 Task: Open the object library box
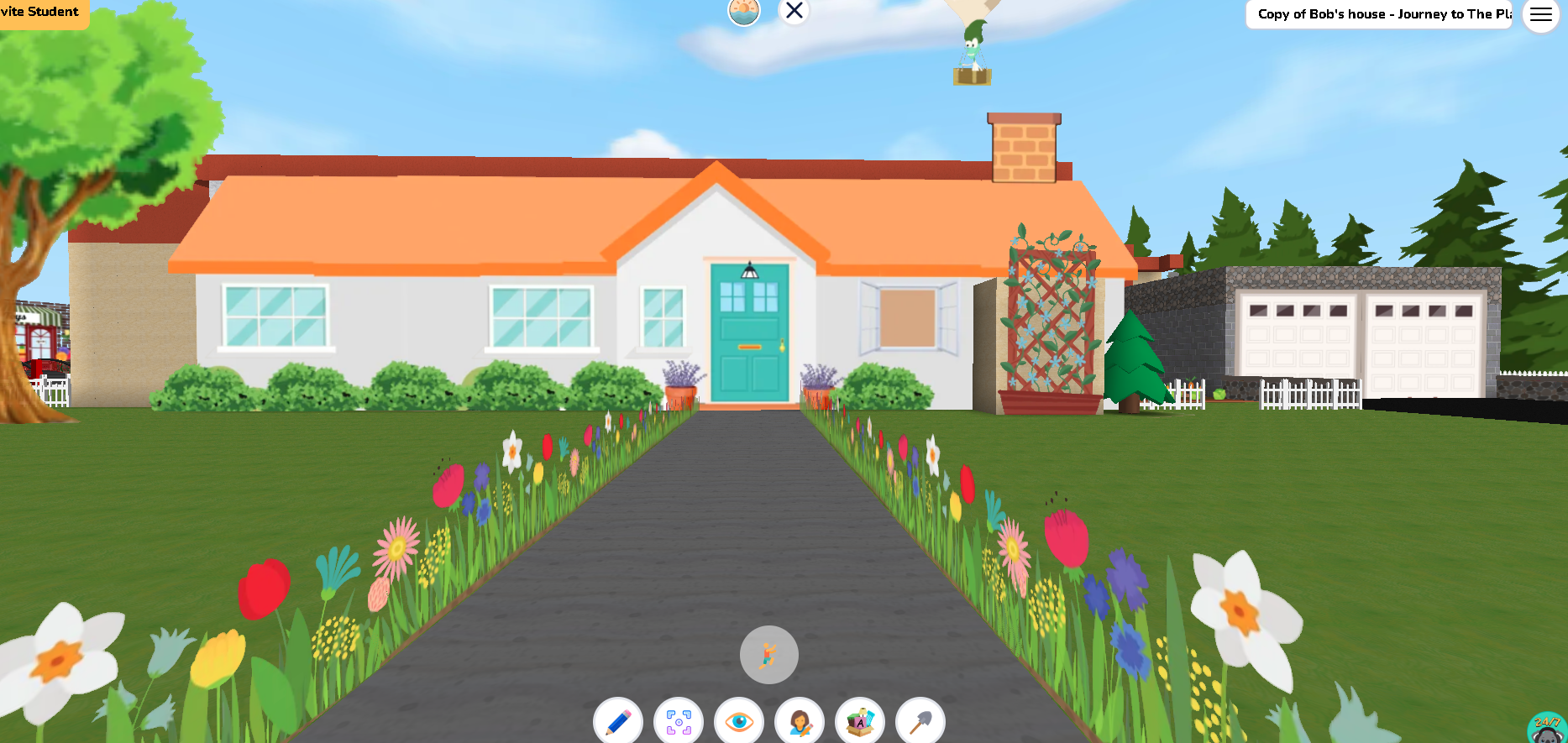coord(859,720)
